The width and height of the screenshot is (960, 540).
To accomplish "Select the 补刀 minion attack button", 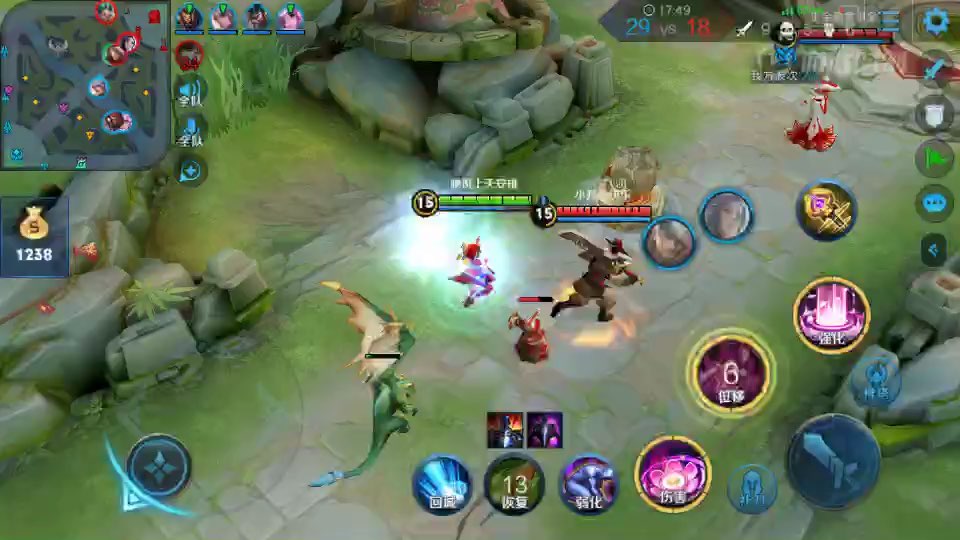I will pyautogui.click(x=752, y=490).
